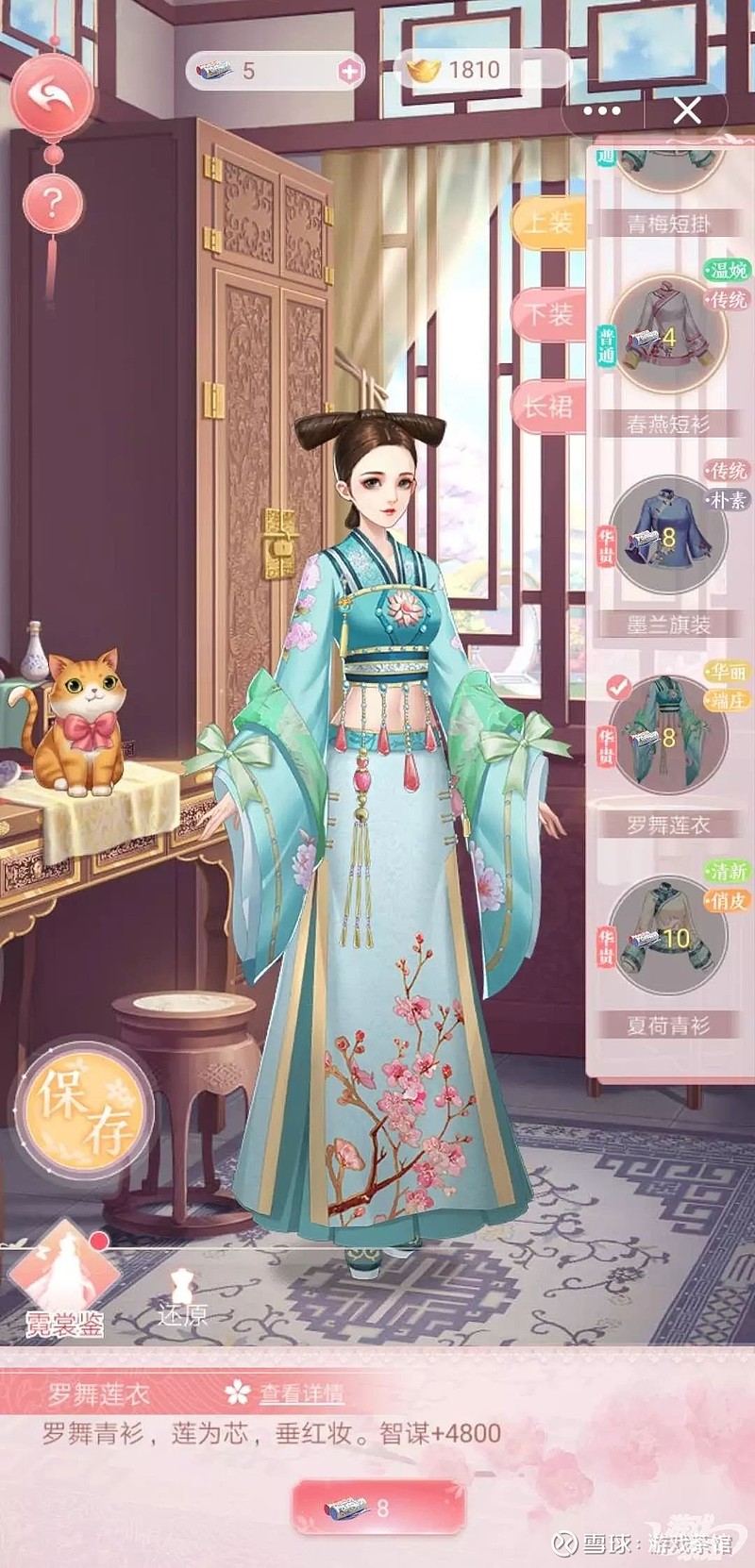Viewport: 755px width, 1568px height.
Task: Add more fabric currency with plus button
Action: tap(349, 71)
